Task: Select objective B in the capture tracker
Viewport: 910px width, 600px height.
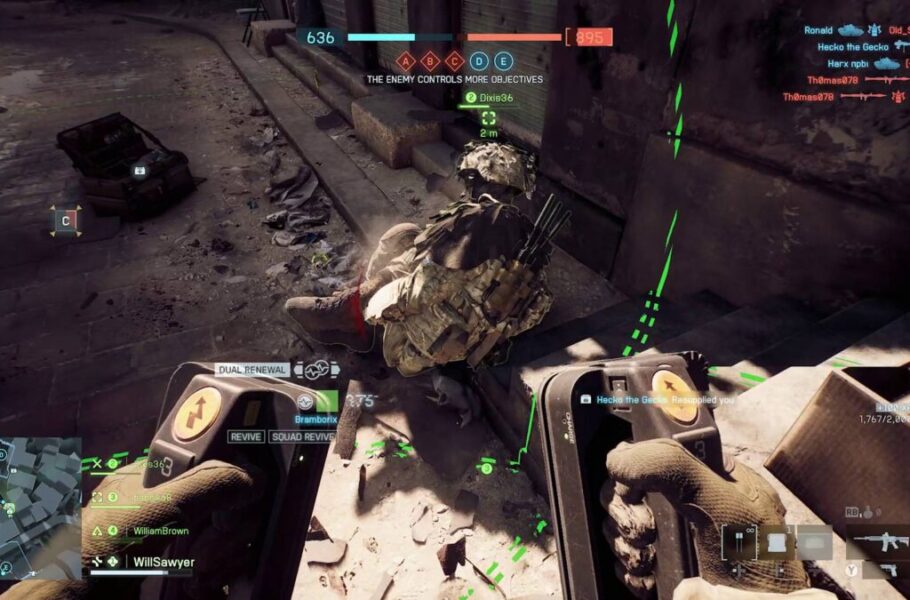Action: coord(430,60)
